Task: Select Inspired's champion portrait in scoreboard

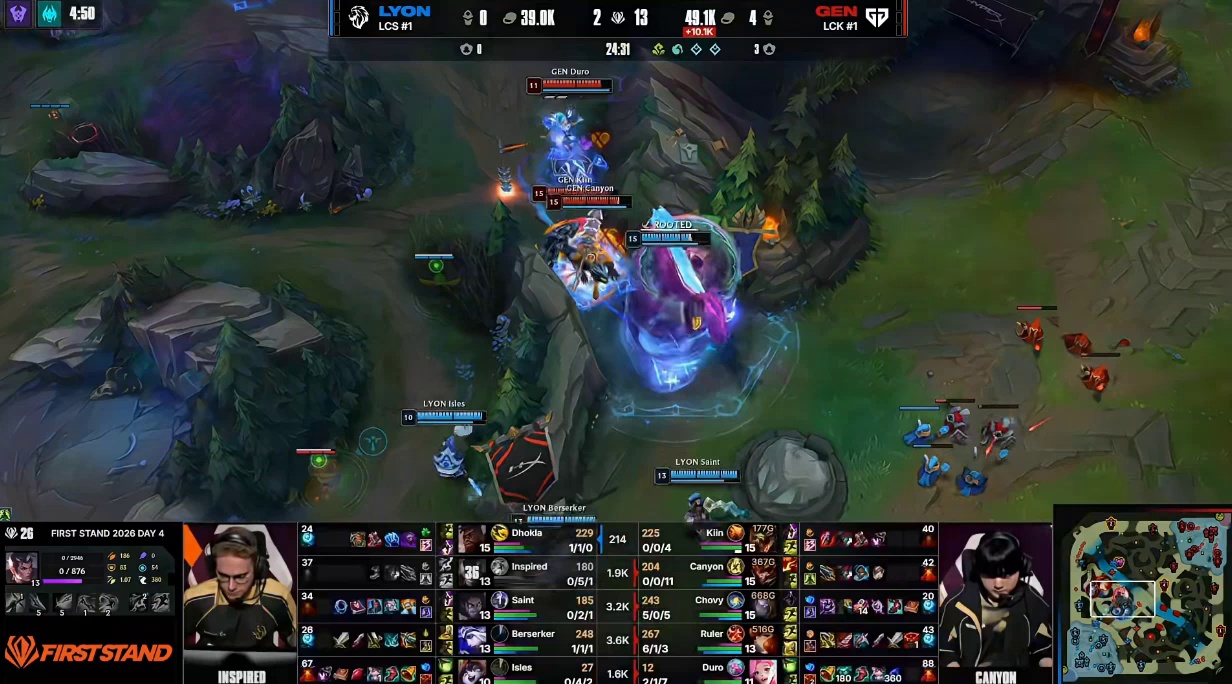Action: point(471,570)
